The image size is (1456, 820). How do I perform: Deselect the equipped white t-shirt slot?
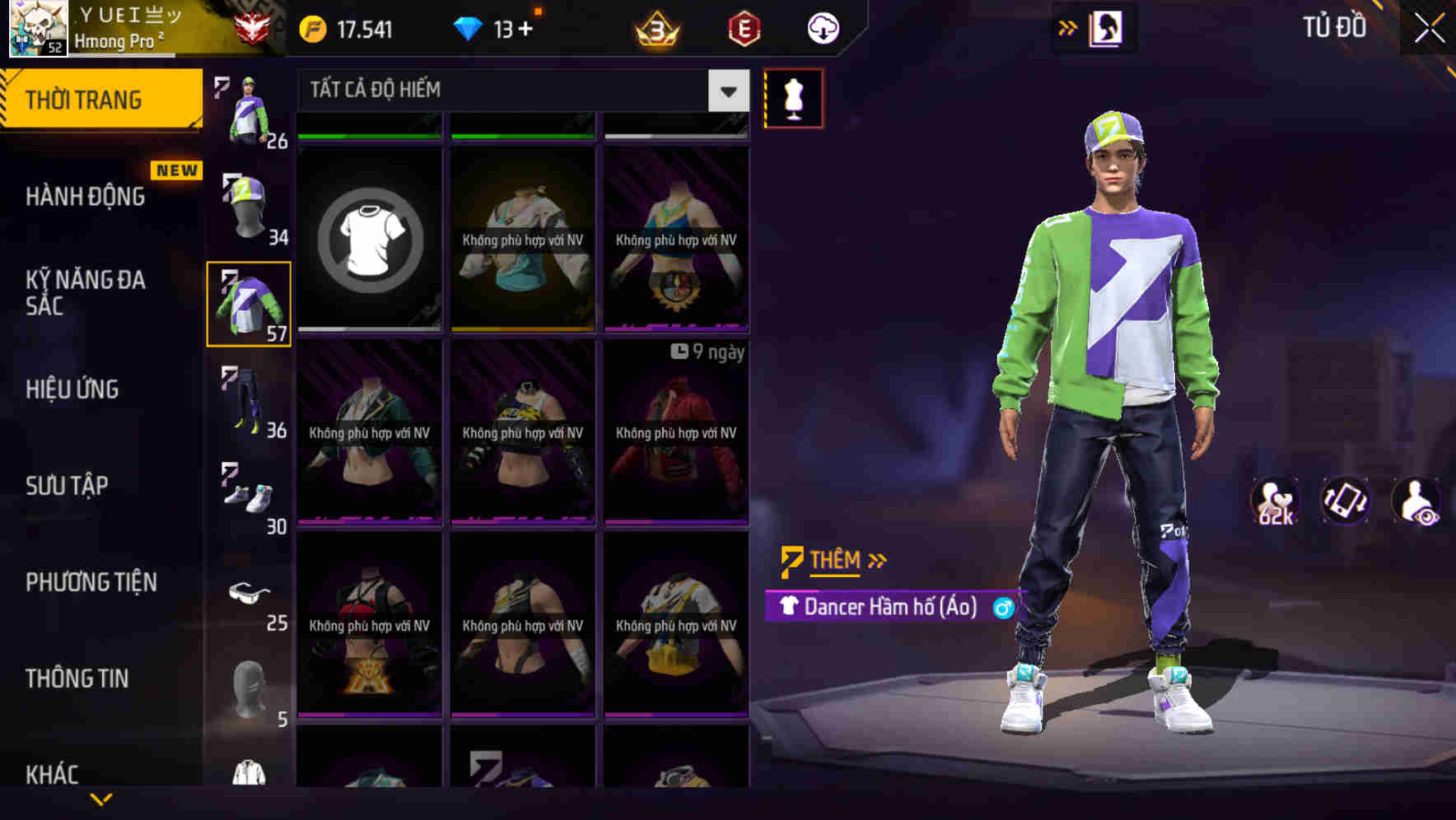coord(369,239)
